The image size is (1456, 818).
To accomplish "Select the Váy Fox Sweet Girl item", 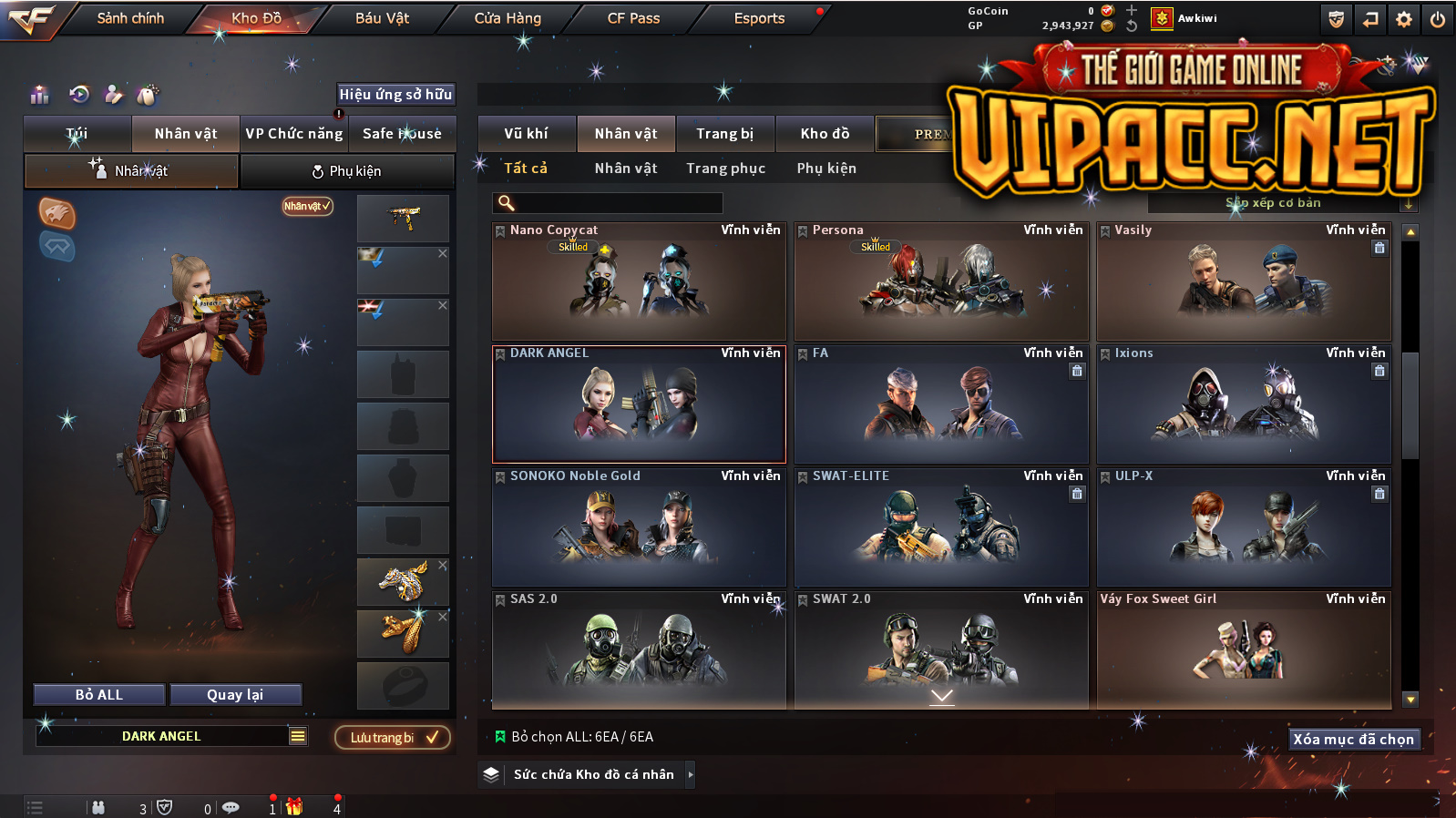I will pyautogui.click(x=1244, y=649).
